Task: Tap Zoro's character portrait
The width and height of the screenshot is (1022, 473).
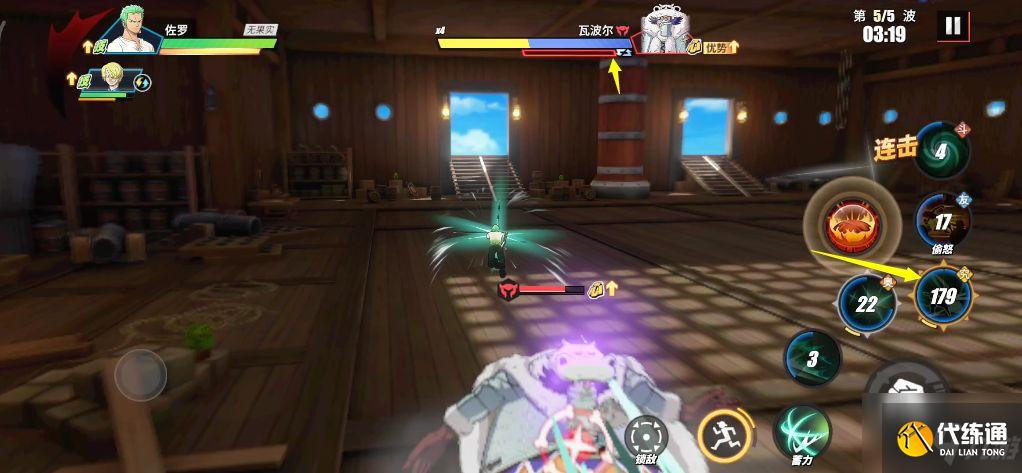Action: (x=136, y=29)
